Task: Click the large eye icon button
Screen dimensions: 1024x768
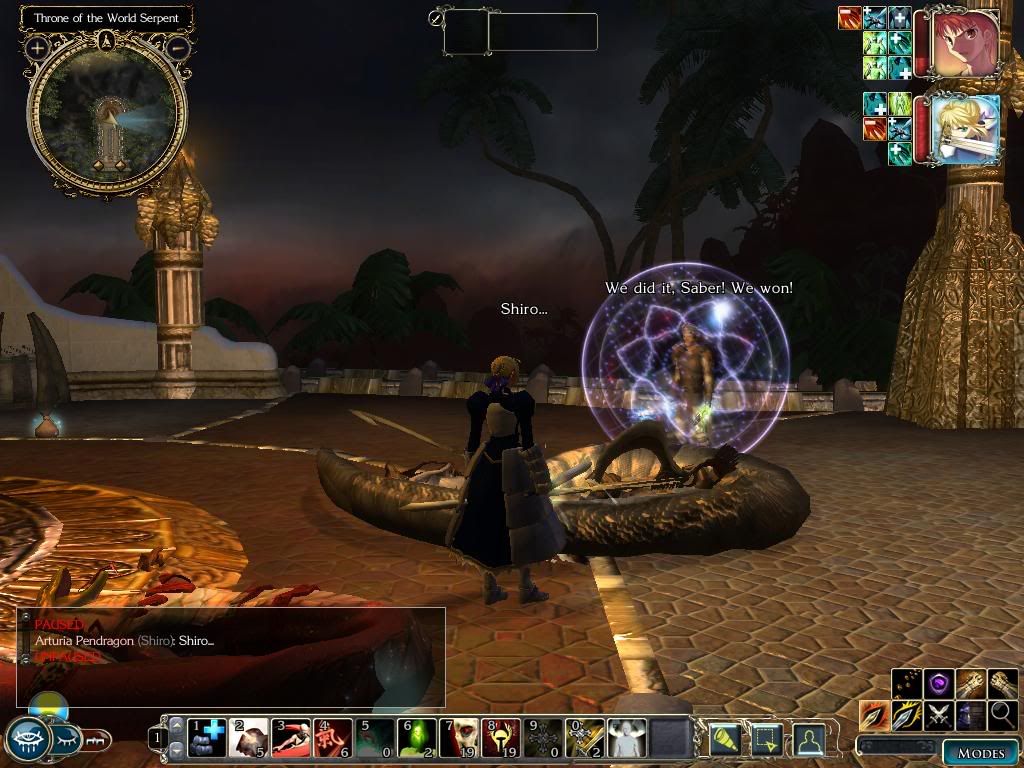Action: 26,740
